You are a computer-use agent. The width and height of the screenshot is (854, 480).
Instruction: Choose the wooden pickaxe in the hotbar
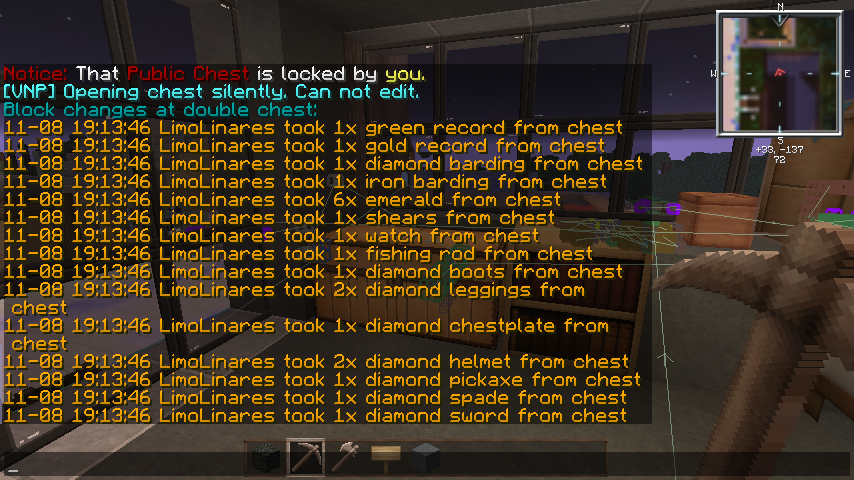pos(305,457)
